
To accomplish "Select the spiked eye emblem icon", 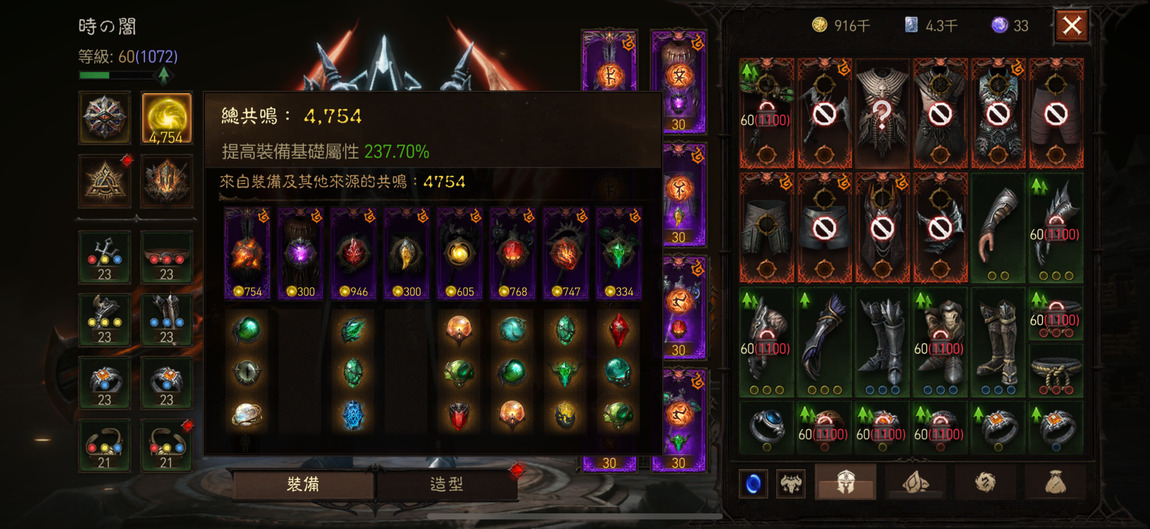I will click(x=105, y=119).
